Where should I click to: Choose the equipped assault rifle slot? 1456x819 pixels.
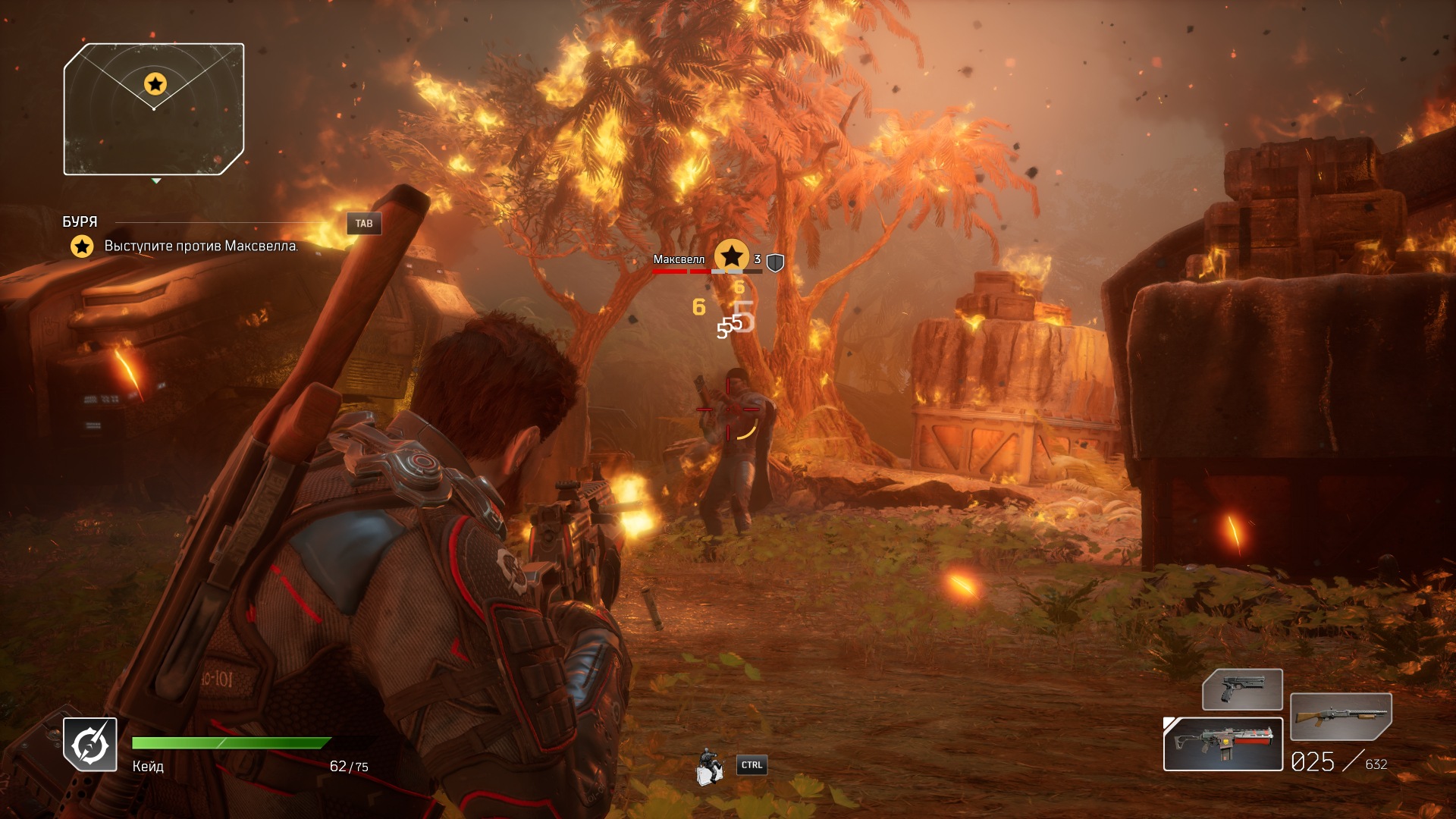coord(1222,744)
